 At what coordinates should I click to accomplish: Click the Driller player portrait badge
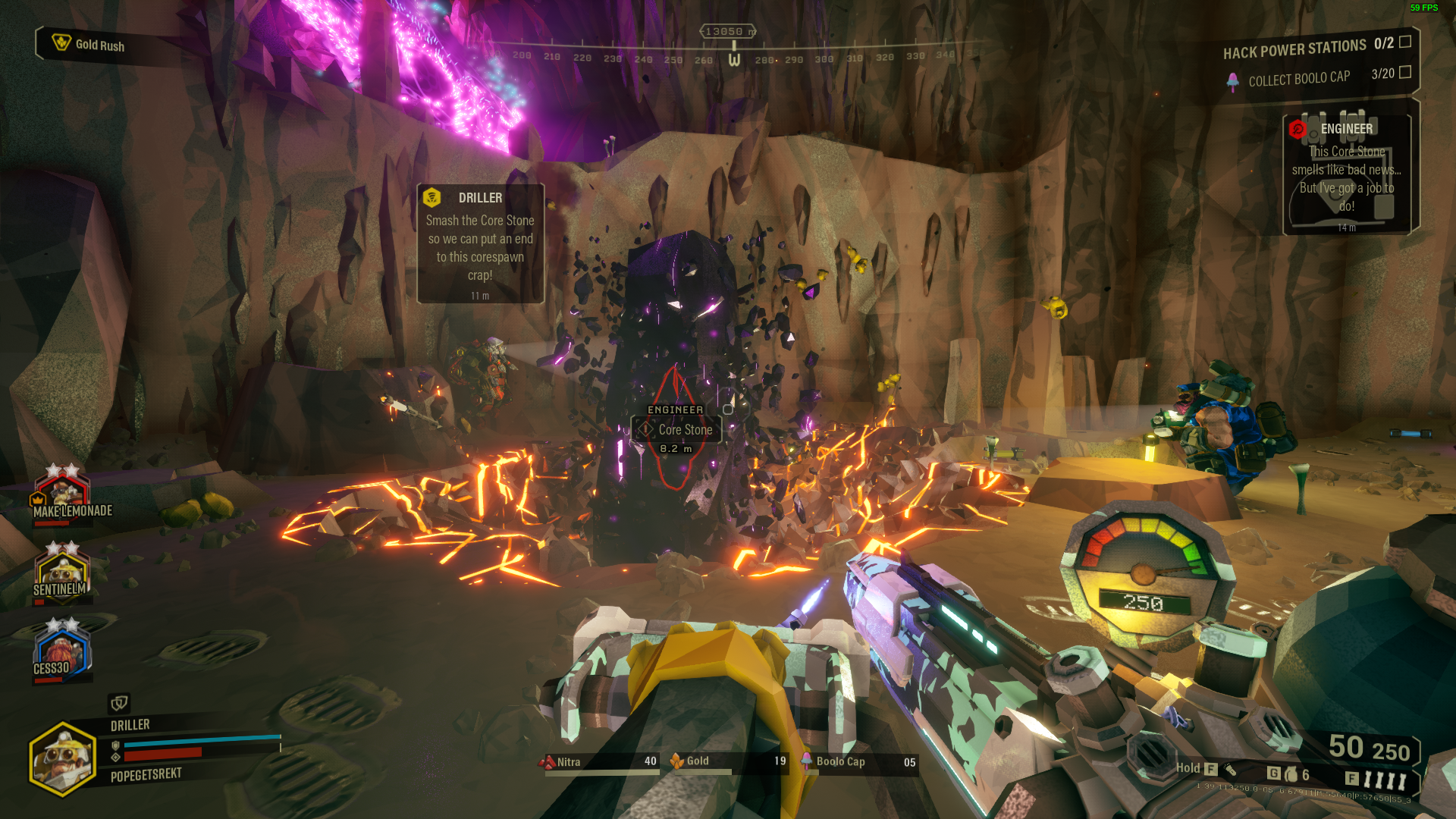(63, 758)
